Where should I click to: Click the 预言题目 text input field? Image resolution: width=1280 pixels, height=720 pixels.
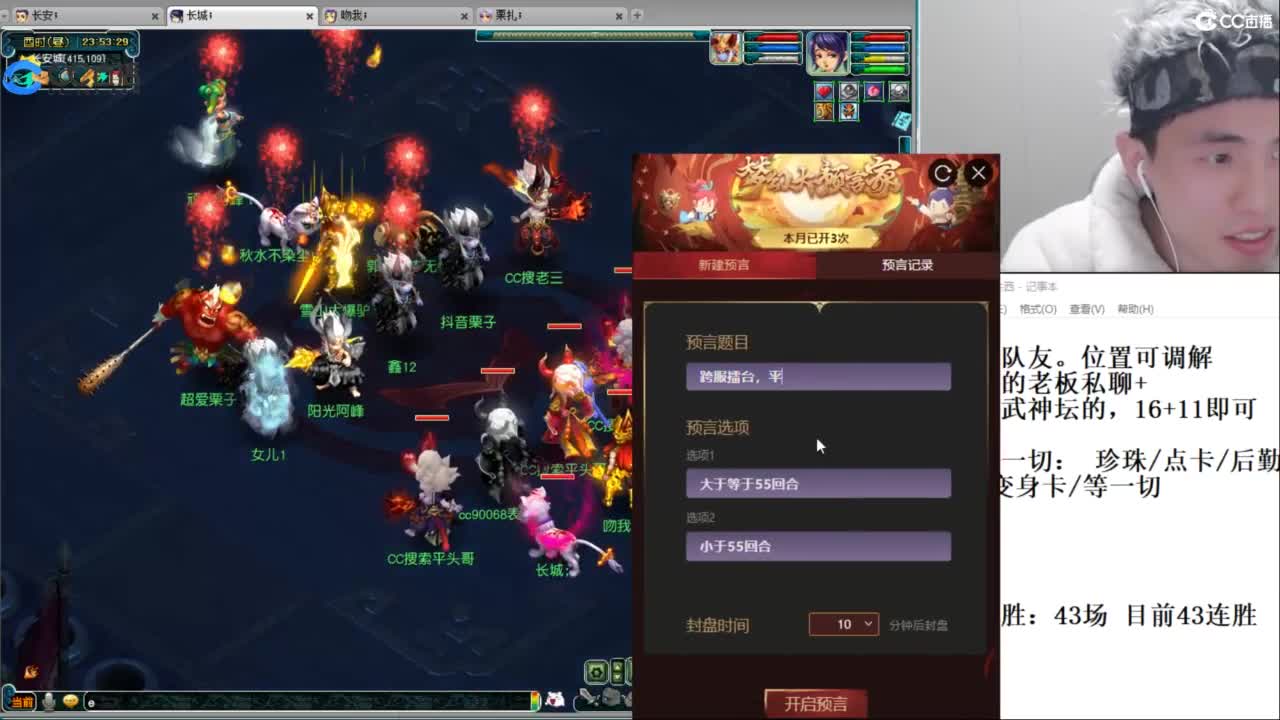click(x=818, y=376)
